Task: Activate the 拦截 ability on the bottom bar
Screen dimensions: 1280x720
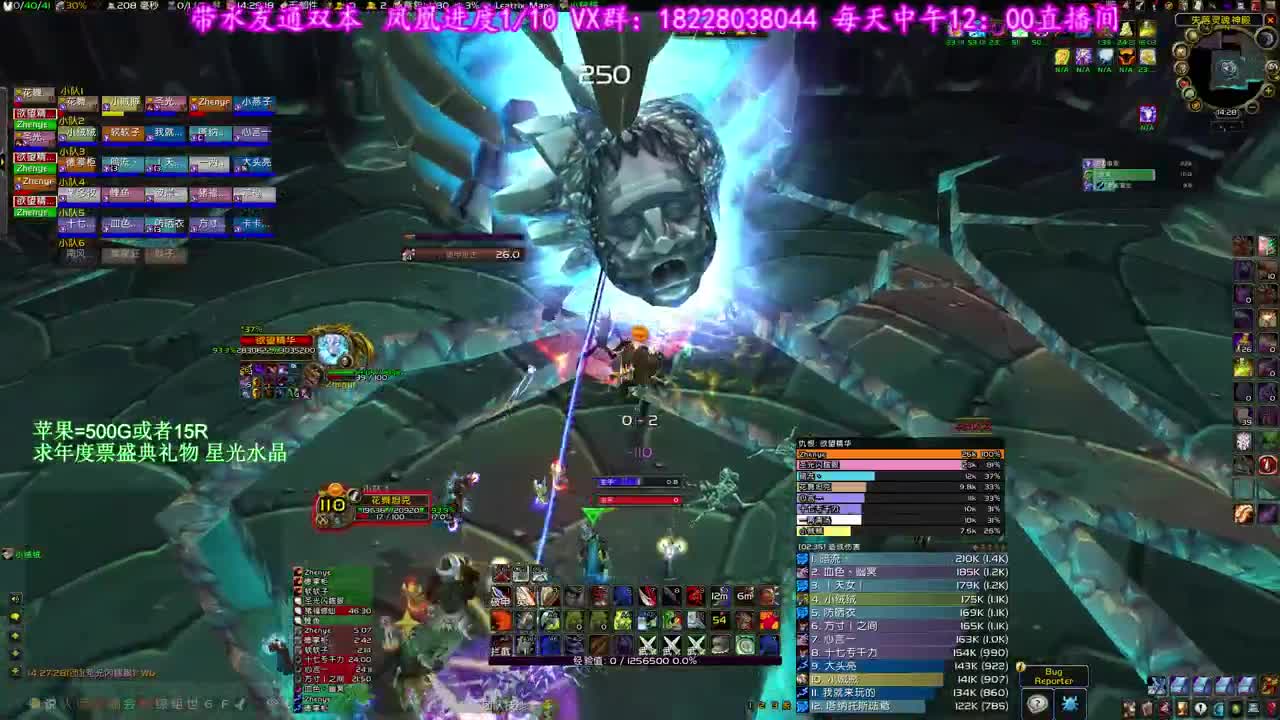Action: pos(501,648)
